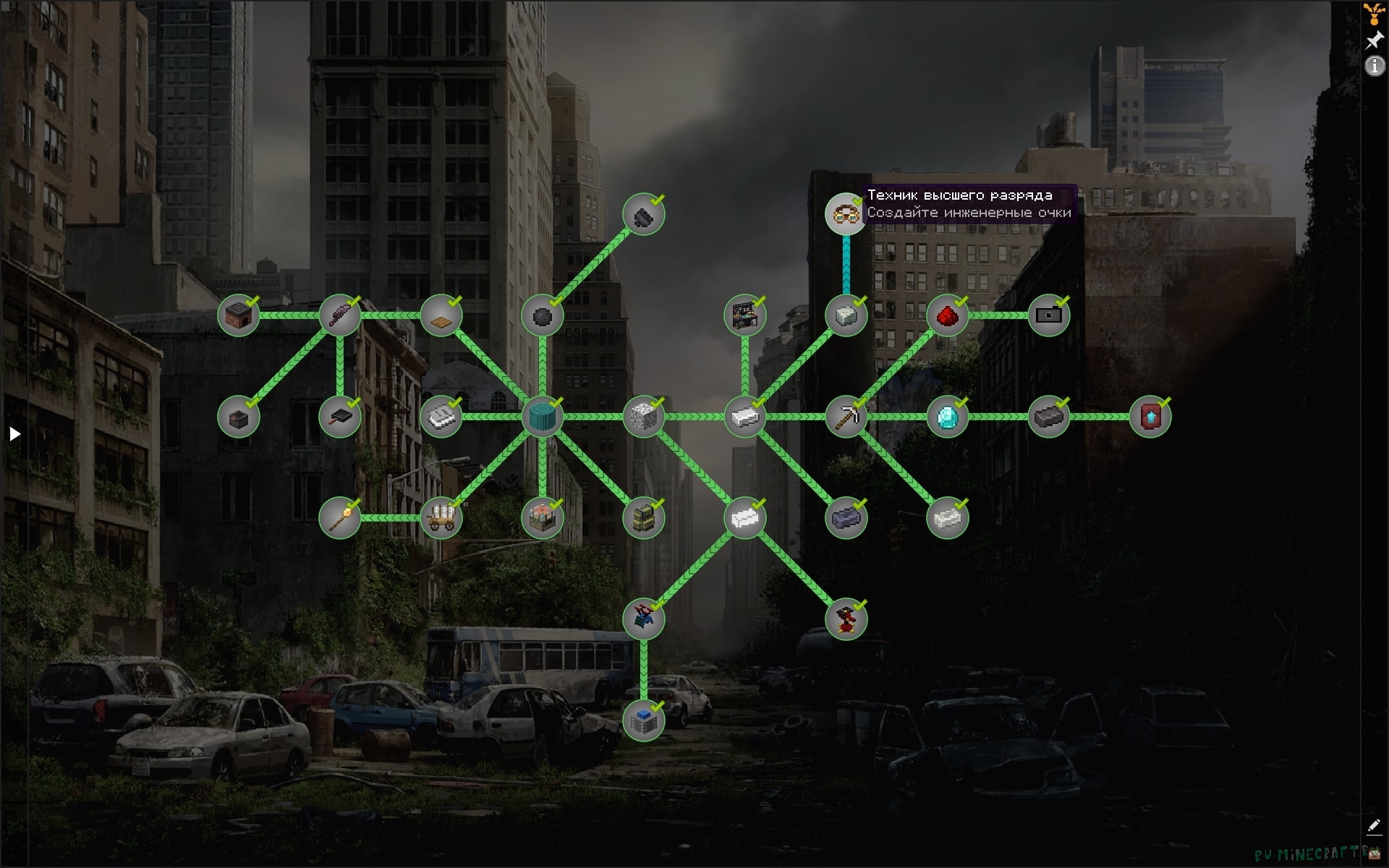This screenshot has width=1389, height=868.
Task: Click the green backpack quest node
Action: [x=643, y=519]
